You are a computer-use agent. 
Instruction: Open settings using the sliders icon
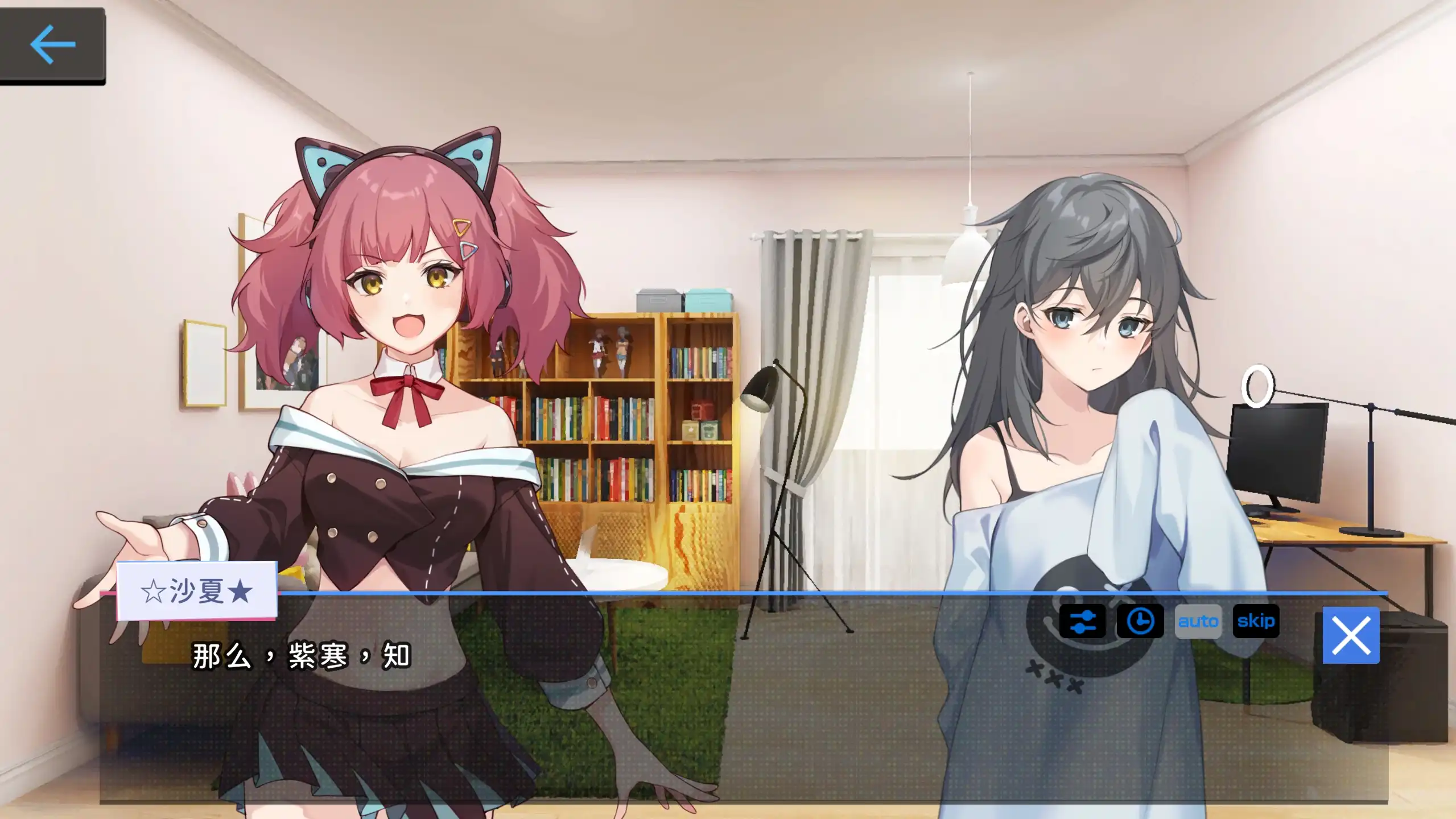tap(1082, 622)
